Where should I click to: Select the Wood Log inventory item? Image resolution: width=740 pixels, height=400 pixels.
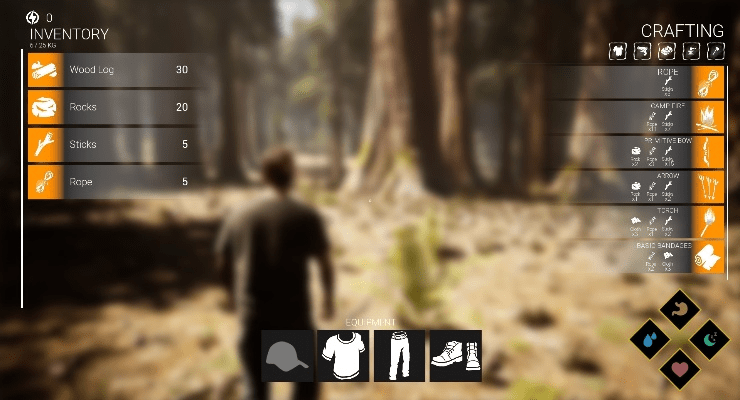pyautogui.click(x=110, y=70)
